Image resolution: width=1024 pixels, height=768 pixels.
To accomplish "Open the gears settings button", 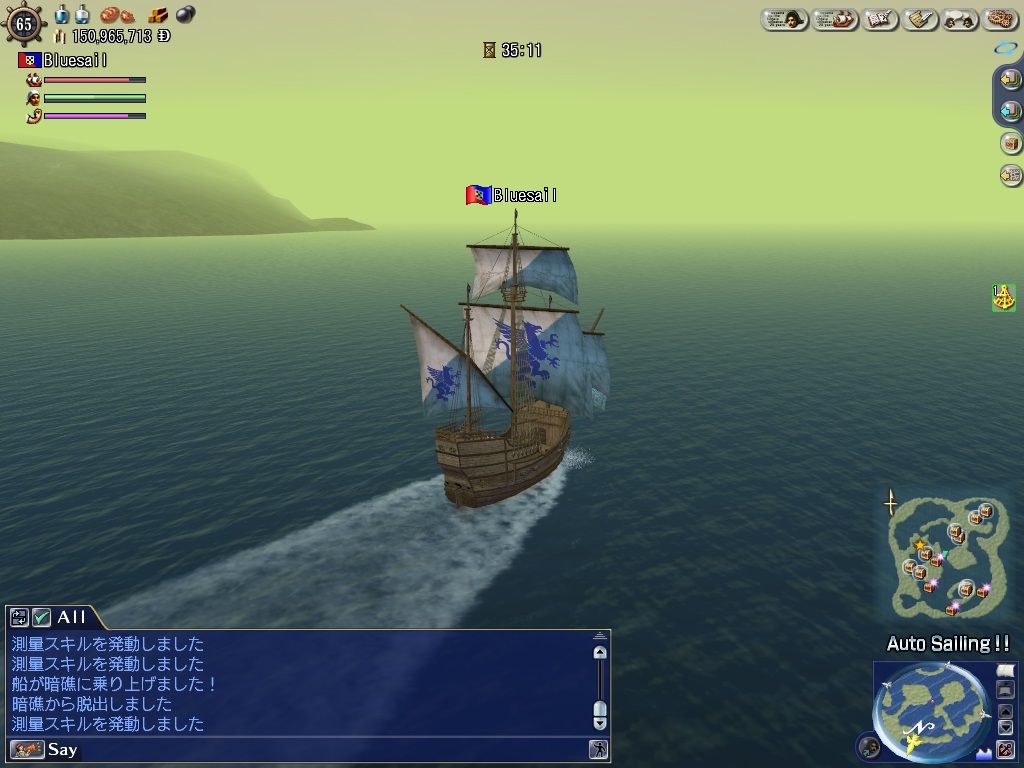I will click(1000, 19).
